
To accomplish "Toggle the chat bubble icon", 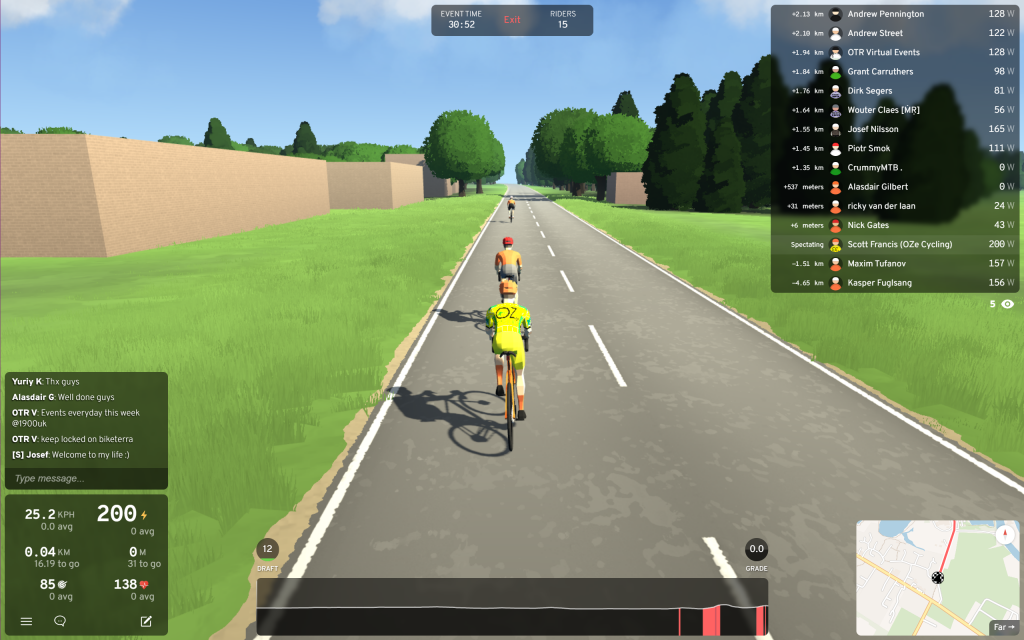I will [60, 621].
